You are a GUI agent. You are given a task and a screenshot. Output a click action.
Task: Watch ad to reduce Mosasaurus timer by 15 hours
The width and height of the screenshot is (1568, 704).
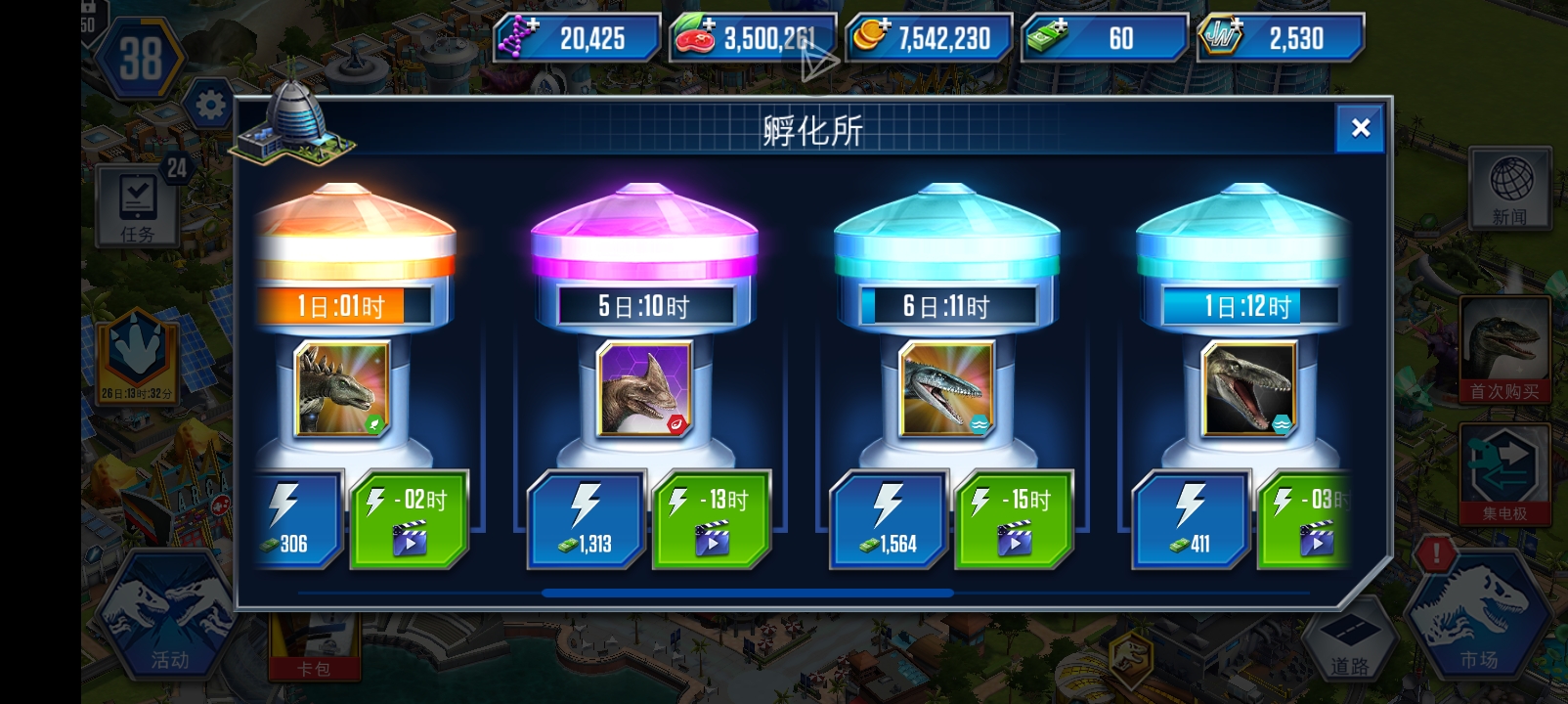1013,519
